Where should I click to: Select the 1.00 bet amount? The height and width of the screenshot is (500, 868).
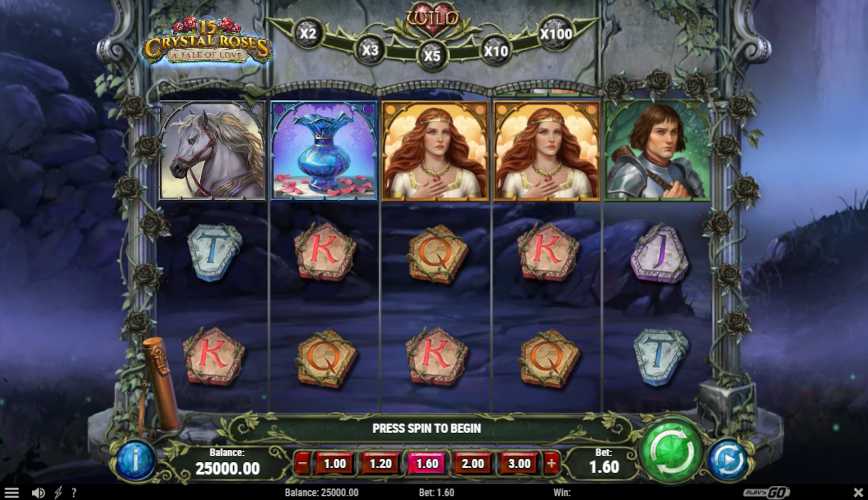click(x=335, y=464)
